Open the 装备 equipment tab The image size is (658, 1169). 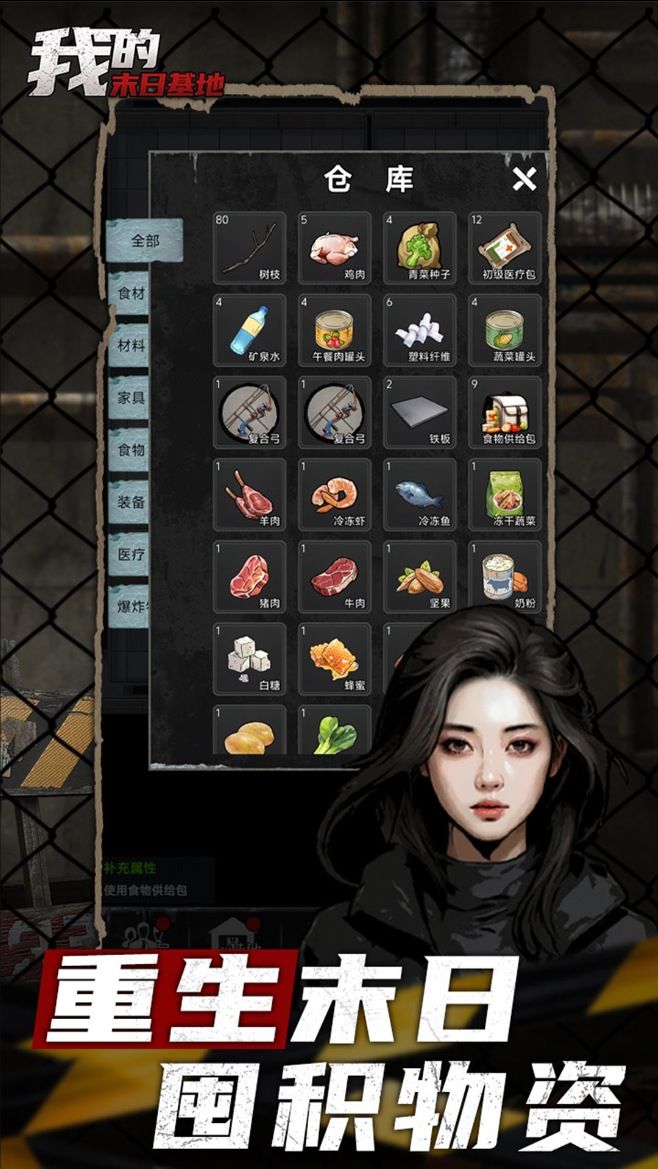point(131,501)
